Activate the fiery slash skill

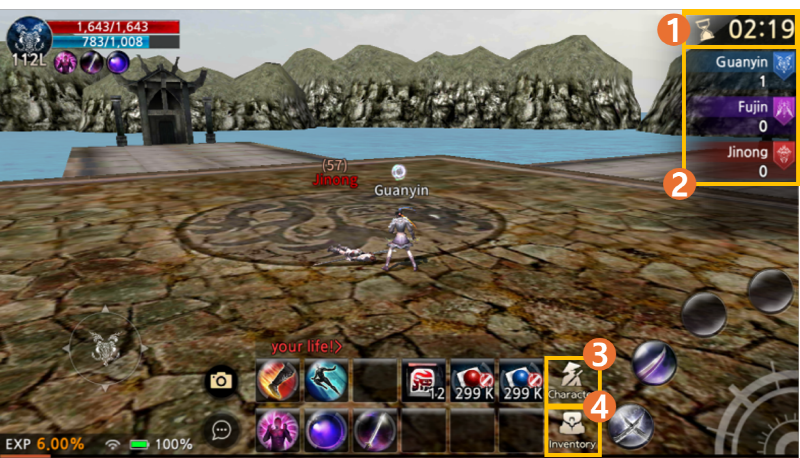click(x=277, y=381)
